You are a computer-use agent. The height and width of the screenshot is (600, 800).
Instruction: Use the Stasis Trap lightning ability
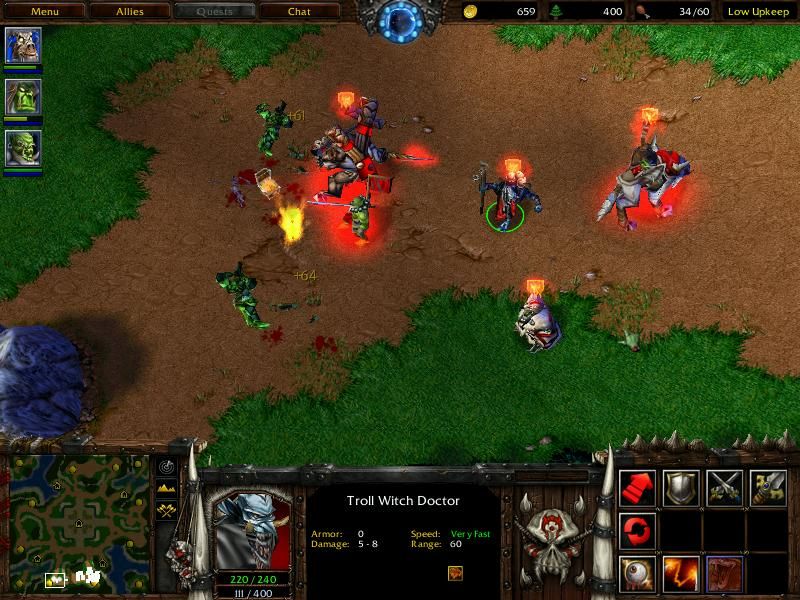click(x=681, y=573)
